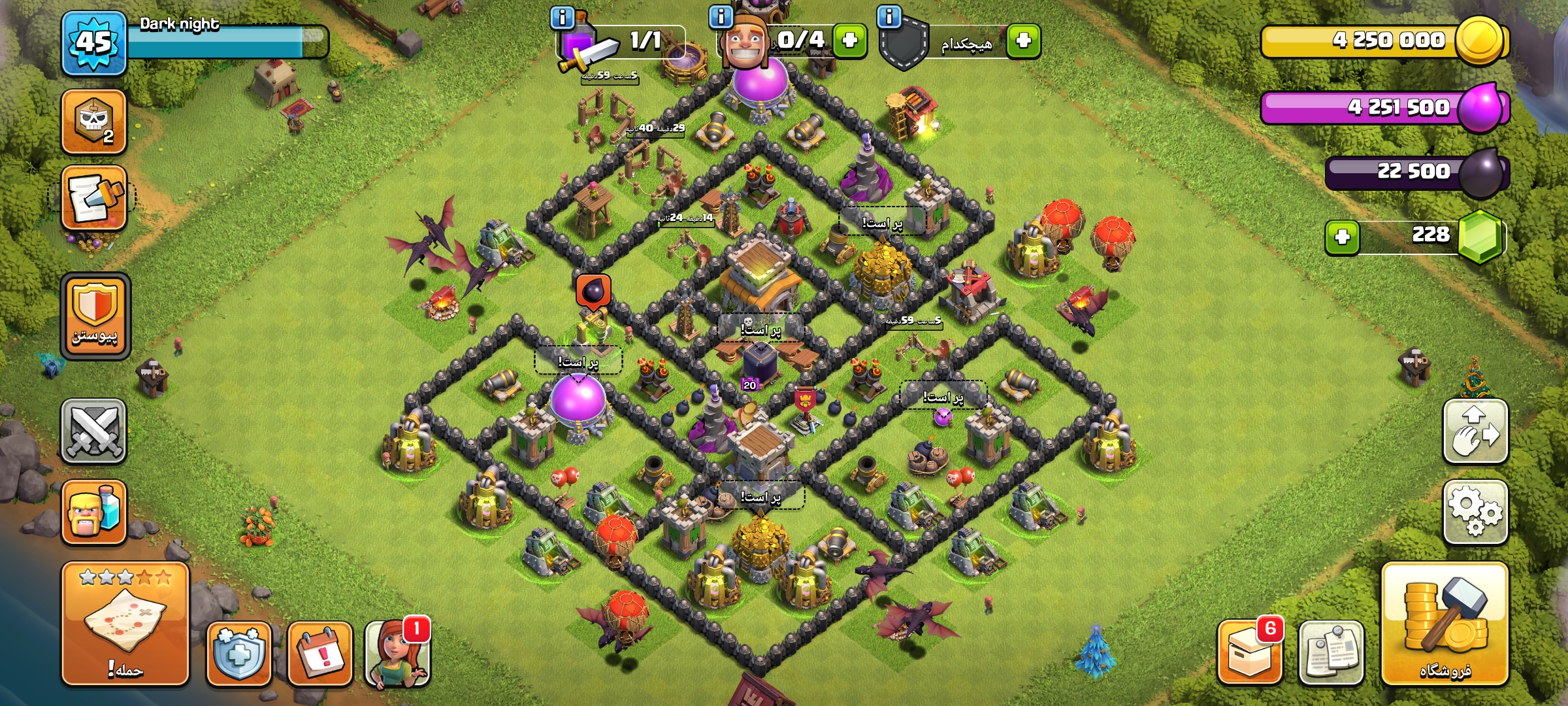The image size is (1568, 706).
Task: Open the villager girl notification button
Action: (397, 653)
